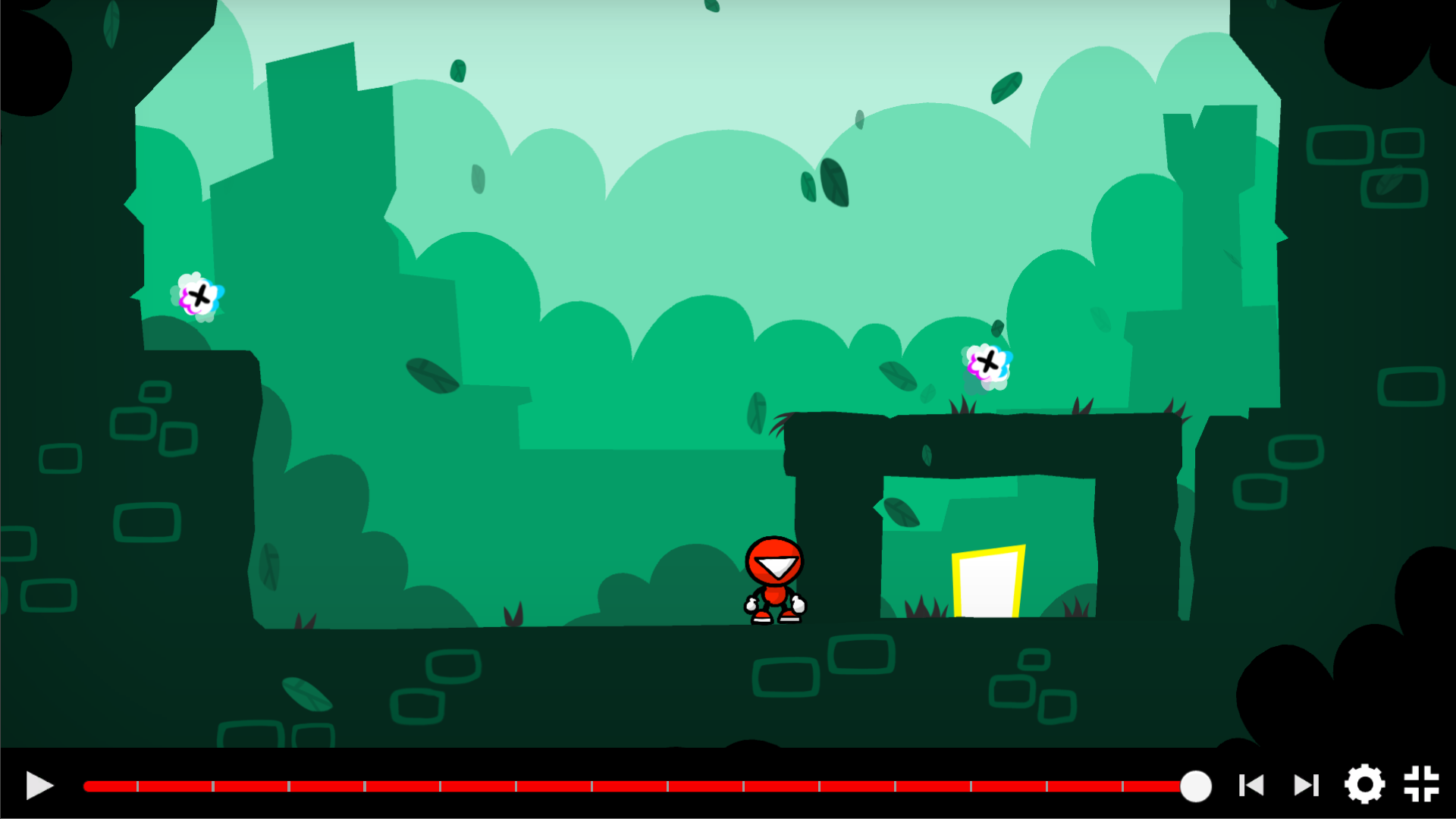Skip forward to the next checkpoint
Screen dimensions: 1456x819
[1306, 787]
